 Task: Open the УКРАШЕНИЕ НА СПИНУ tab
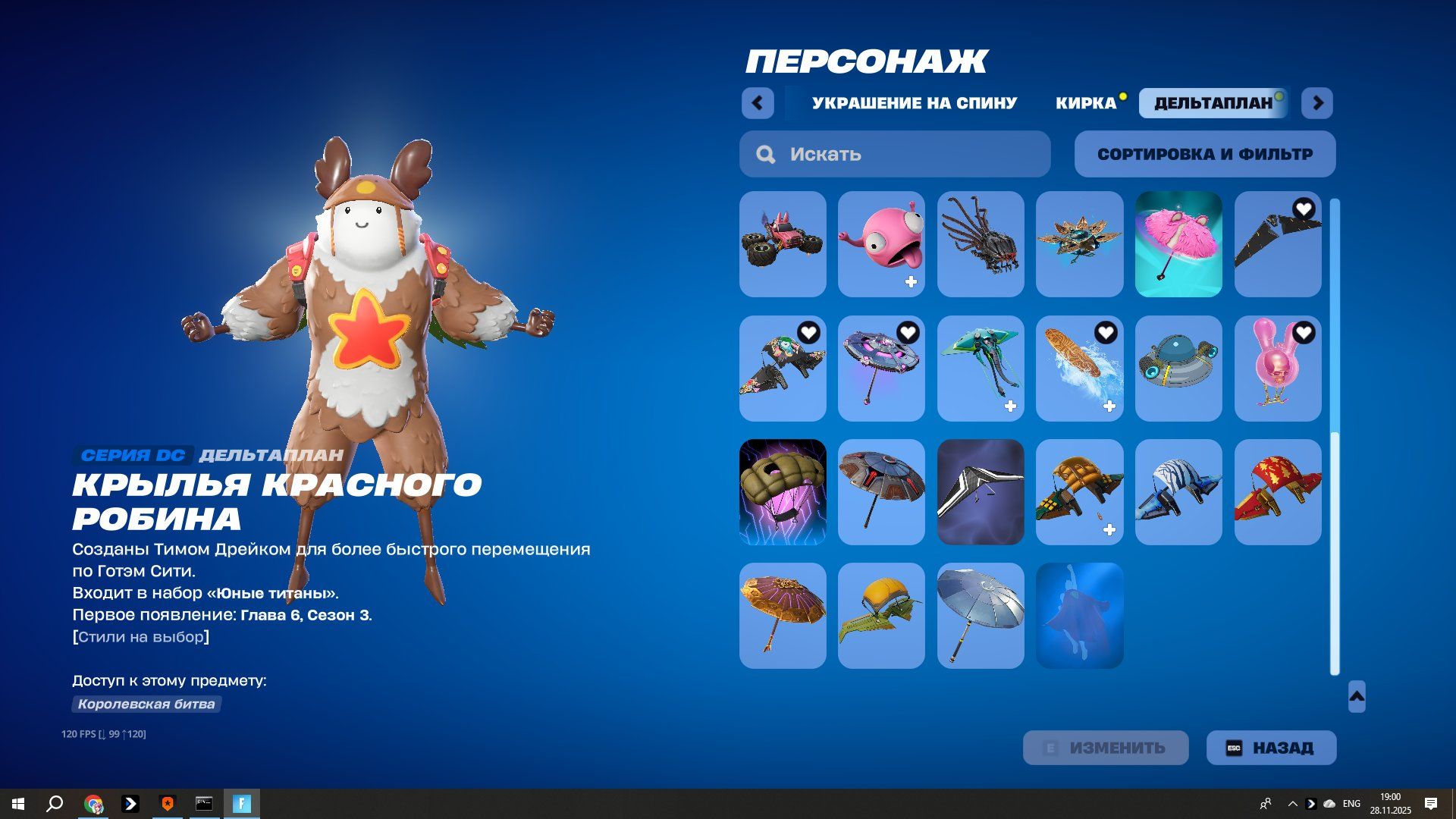[914, 103]
